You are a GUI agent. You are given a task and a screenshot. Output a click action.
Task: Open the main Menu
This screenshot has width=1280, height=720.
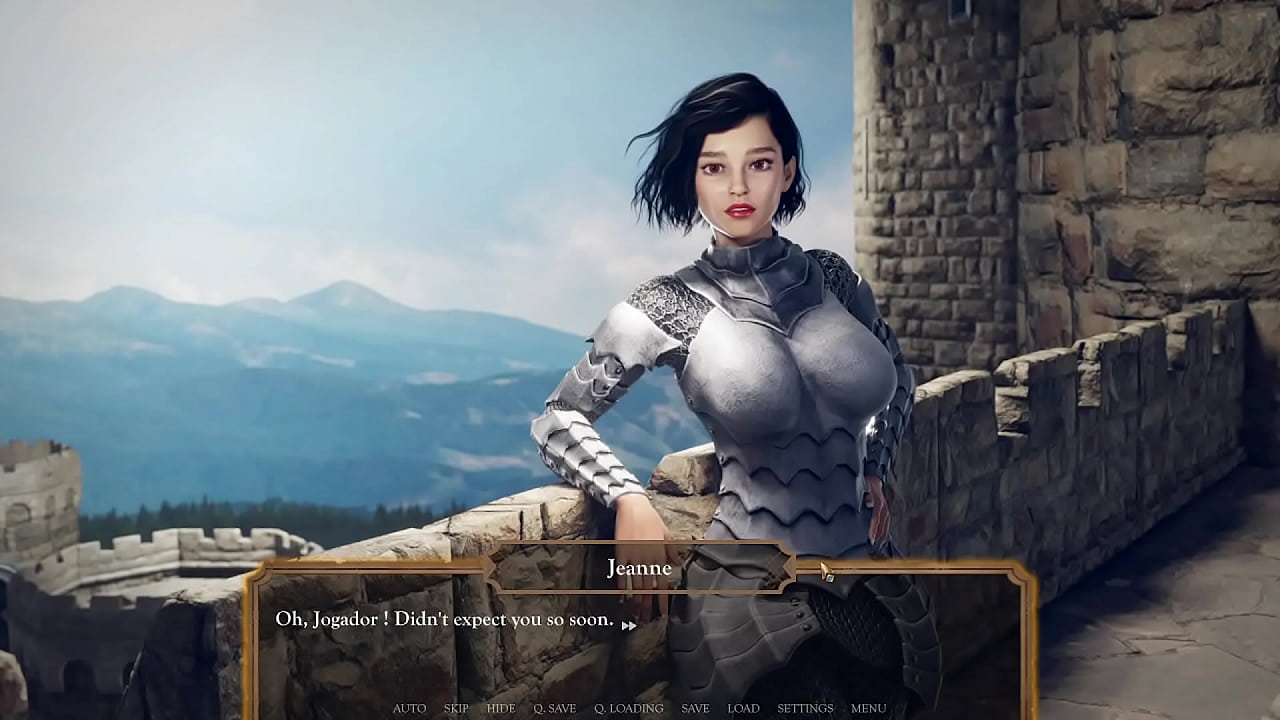(x=868, y=708)
